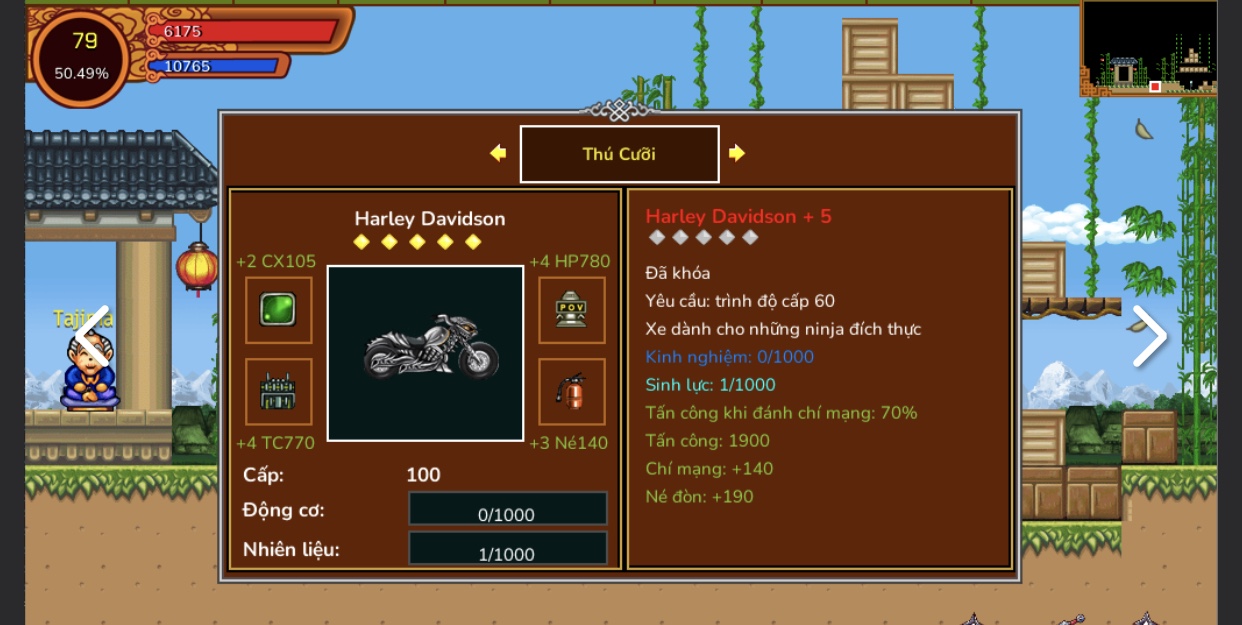Click the left yellow arrow beside Thú Cưỡi
1242x625 pixels.
click(x=498, y=153)
